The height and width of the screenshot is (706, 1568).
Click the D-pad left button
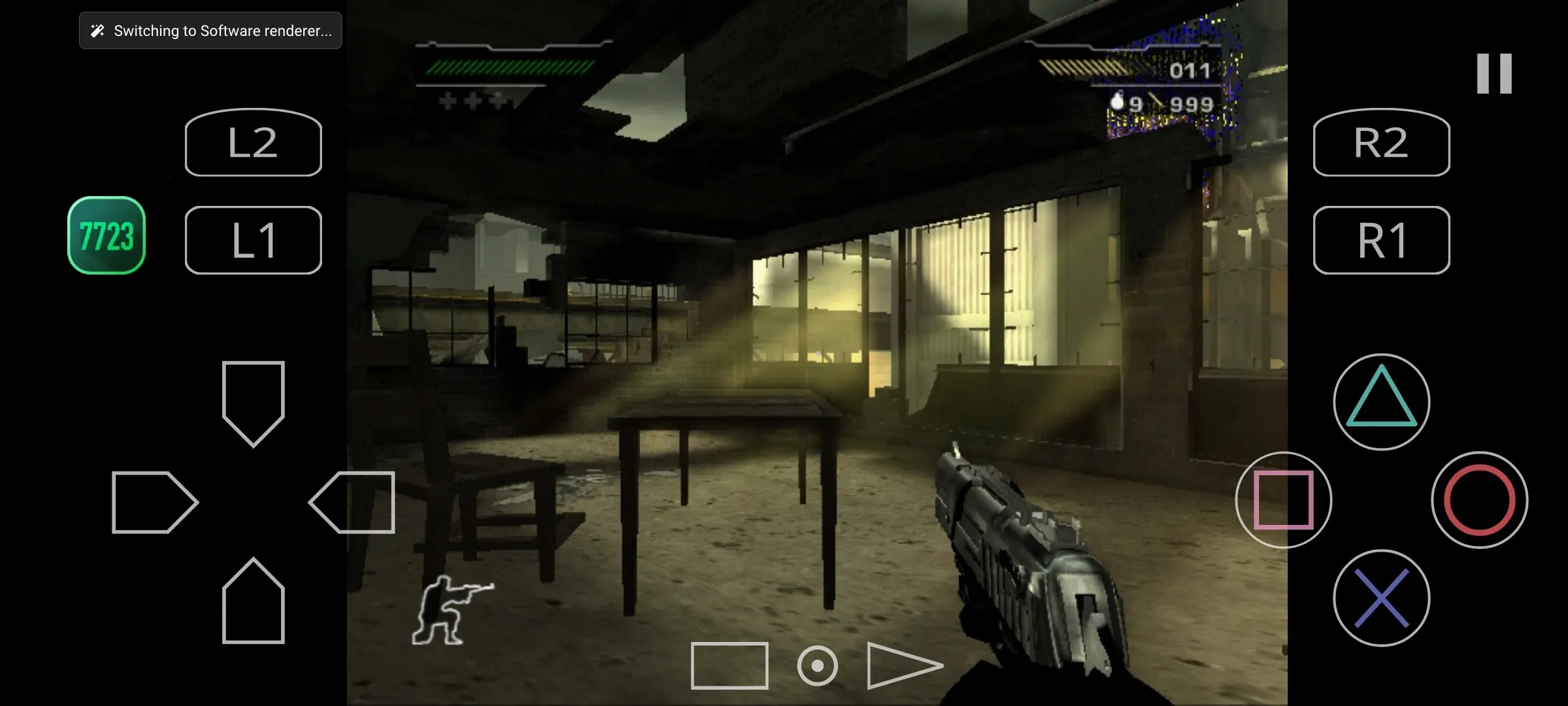coord(154,502)
